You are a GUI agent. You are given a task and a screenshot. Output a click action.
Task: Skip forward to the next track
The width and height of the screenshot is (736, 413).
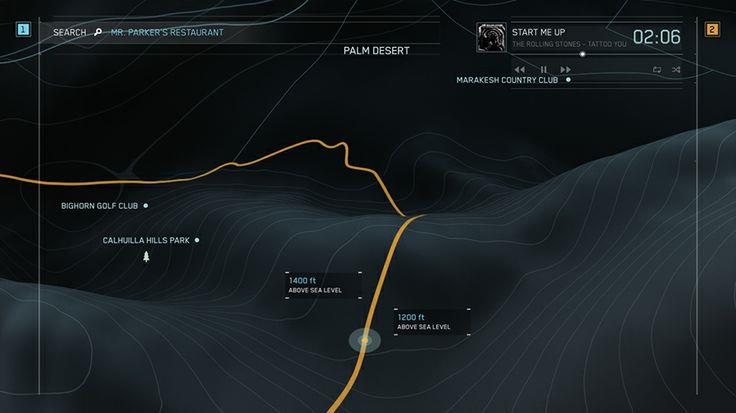[566, 70]
